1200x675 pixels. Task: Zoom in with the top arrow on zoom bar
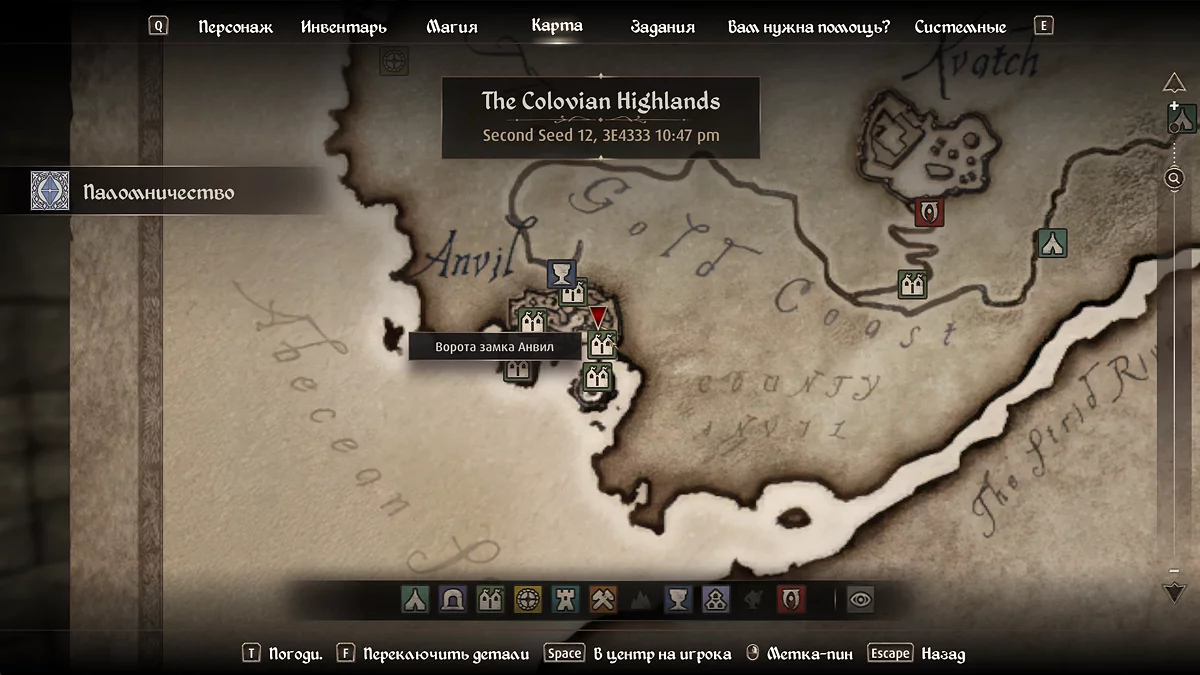coord(1175,82)
